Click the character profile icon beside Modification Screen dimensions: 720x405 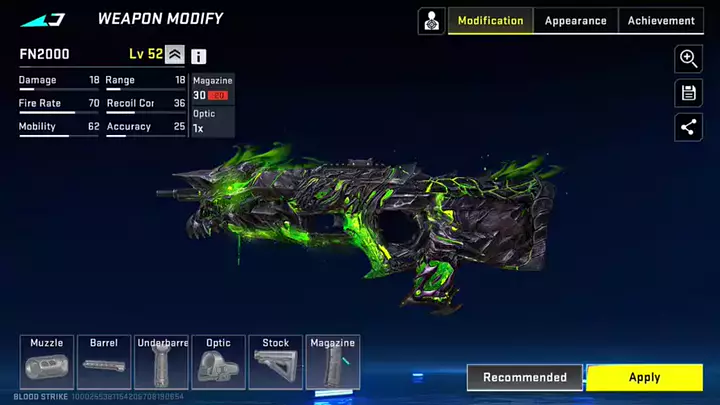pos(431,21)
